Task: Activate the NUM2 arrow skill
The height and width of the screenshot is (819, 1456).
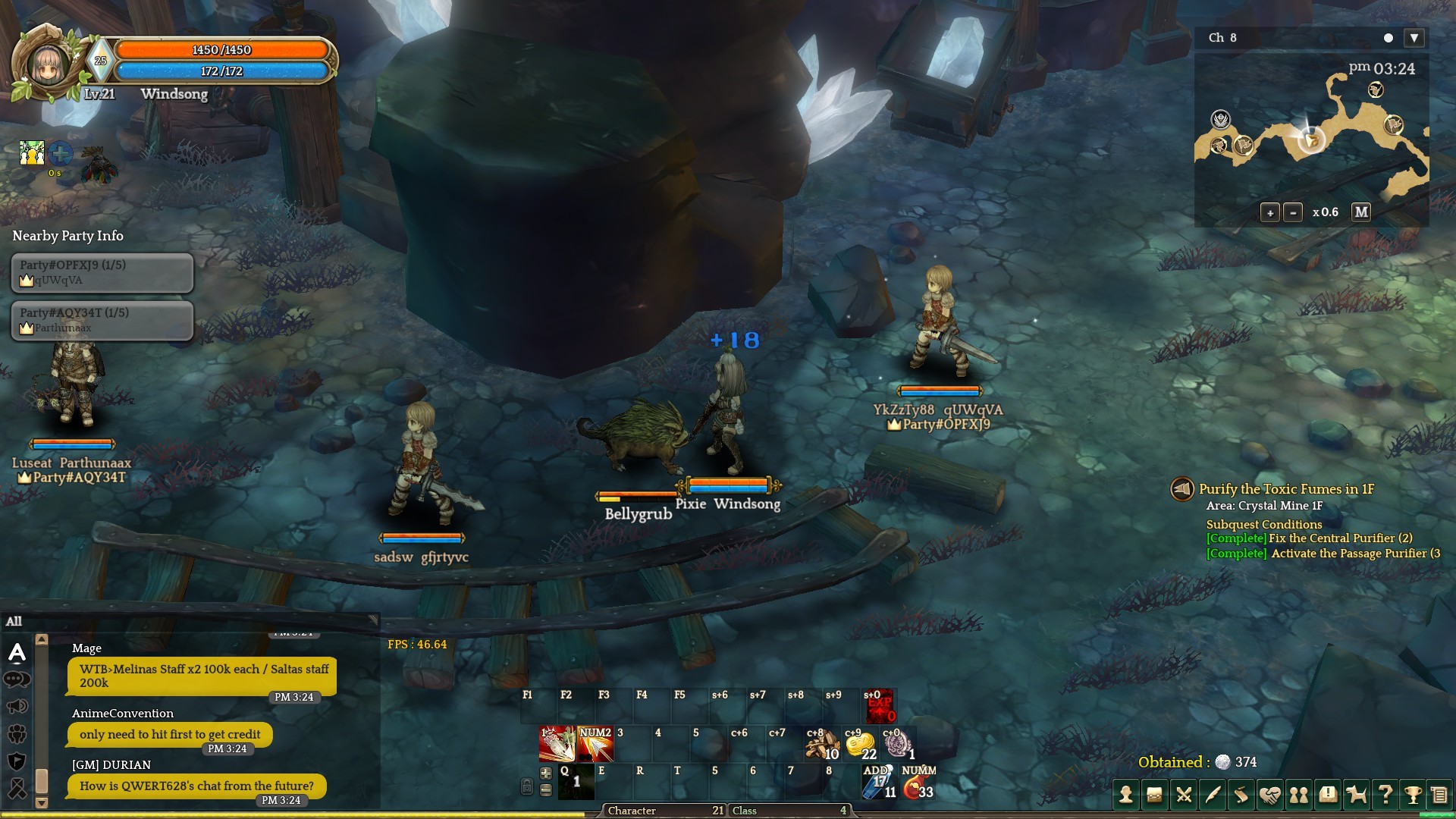Action: (x=595, y=744)
